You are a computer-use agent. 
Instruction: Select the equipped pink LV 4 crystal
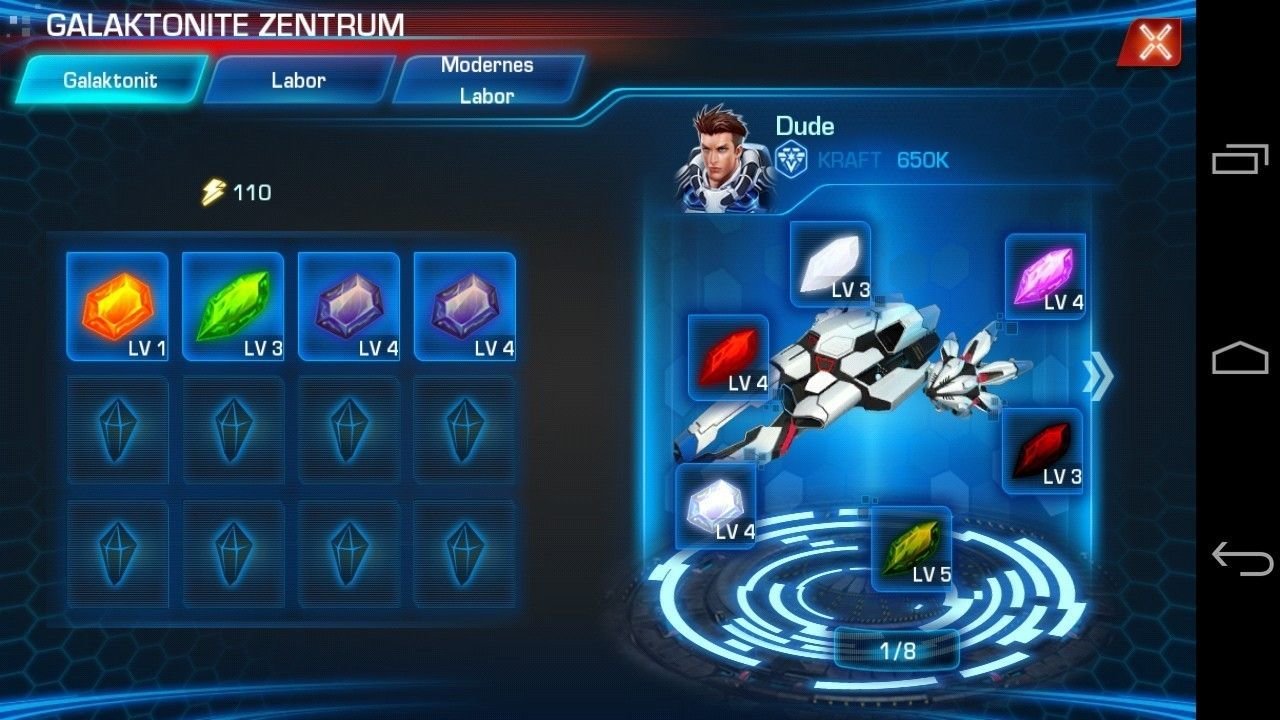pos(1045,276)
